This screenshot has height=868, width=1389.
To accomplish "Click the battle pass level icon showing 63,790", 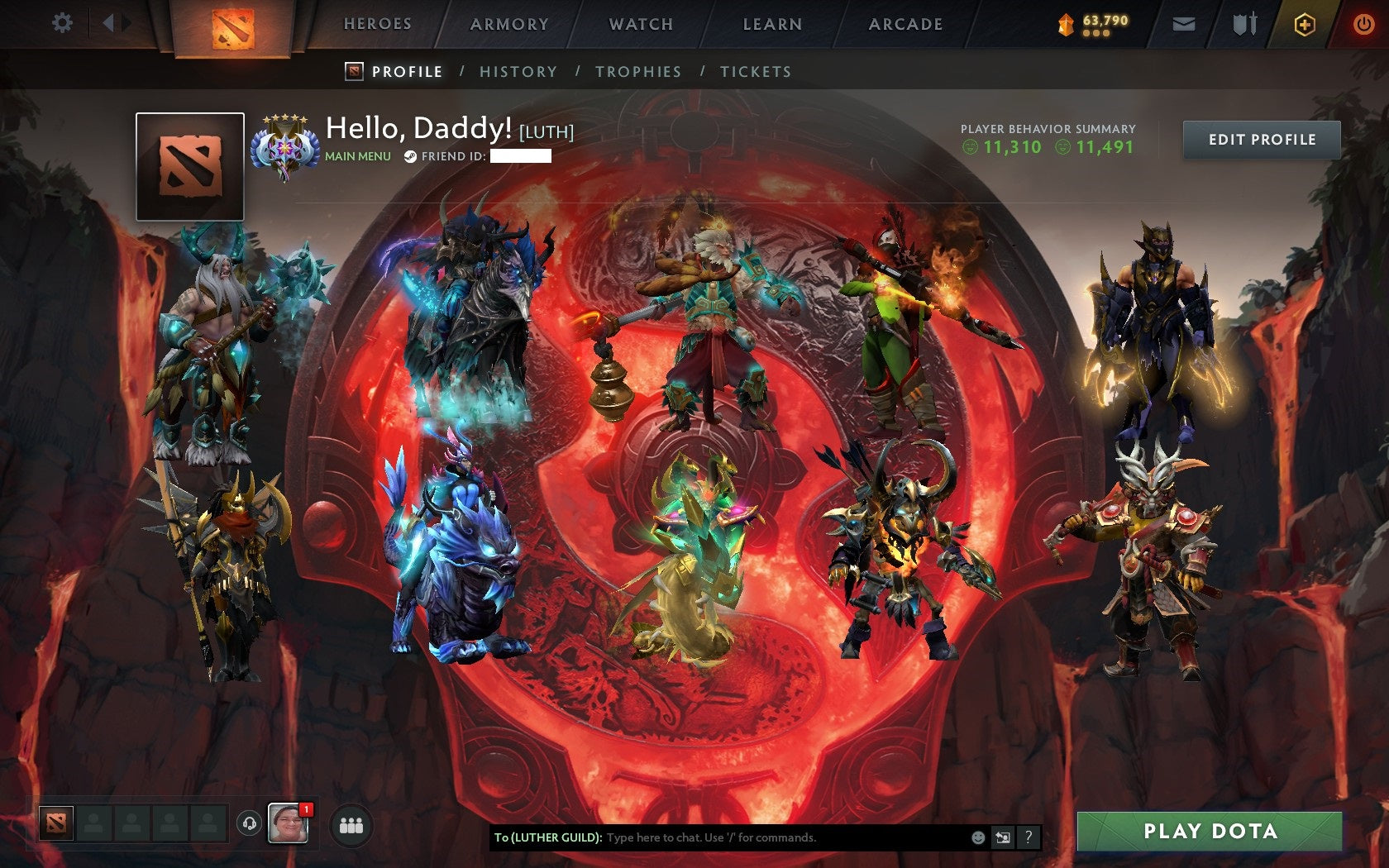I will pos(1067,22).
